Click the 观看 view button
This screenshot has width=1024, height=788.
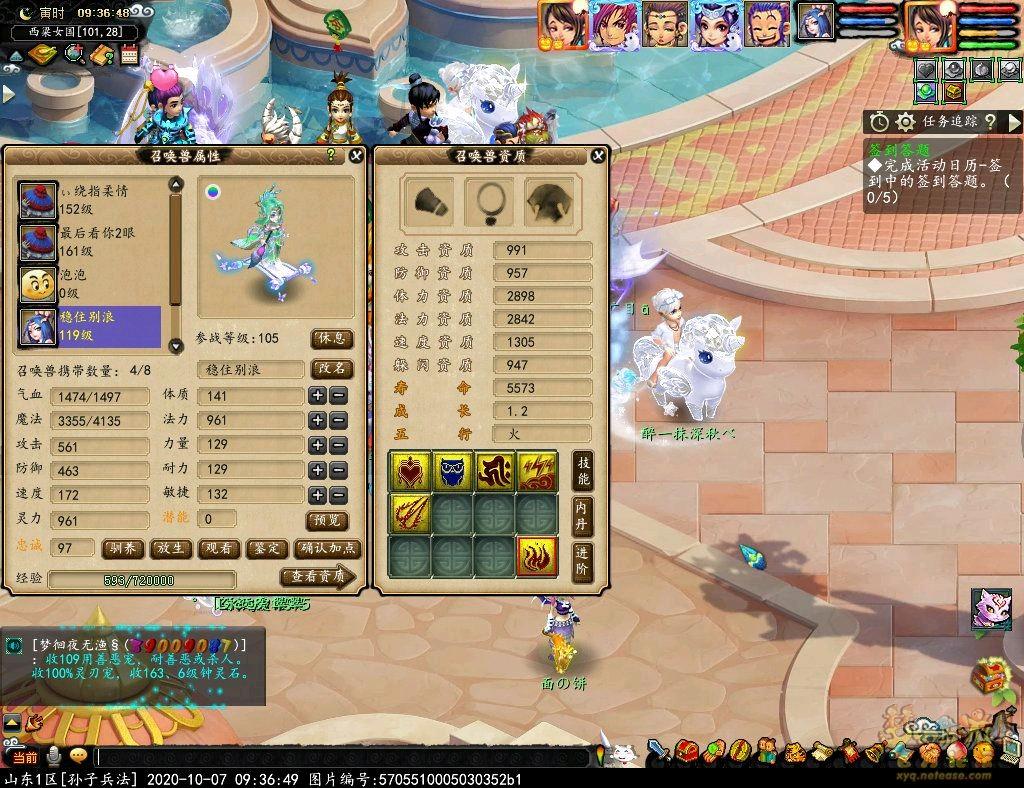point(217,548)
